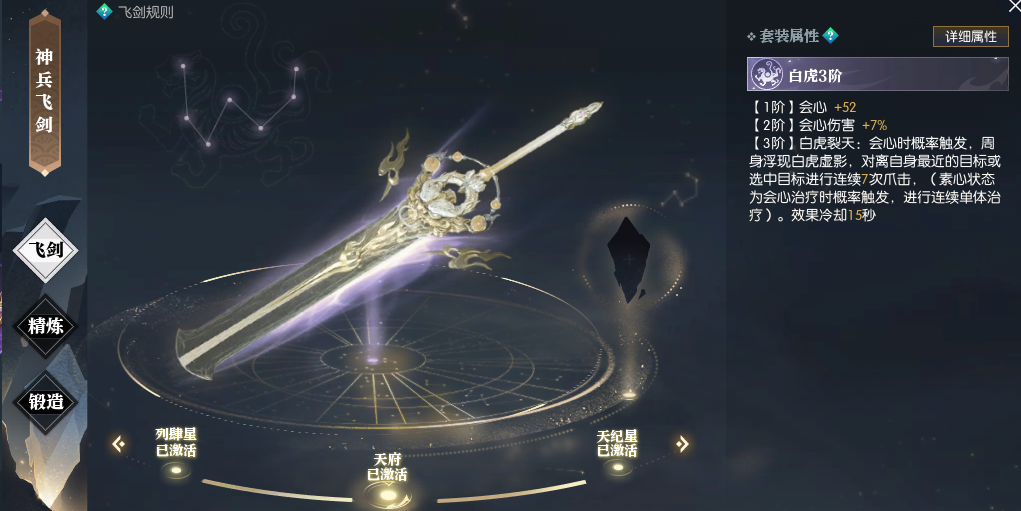1021x511 pixels.
Task: Select the dark crystal slot beside the sword
Action: [629, 258]
